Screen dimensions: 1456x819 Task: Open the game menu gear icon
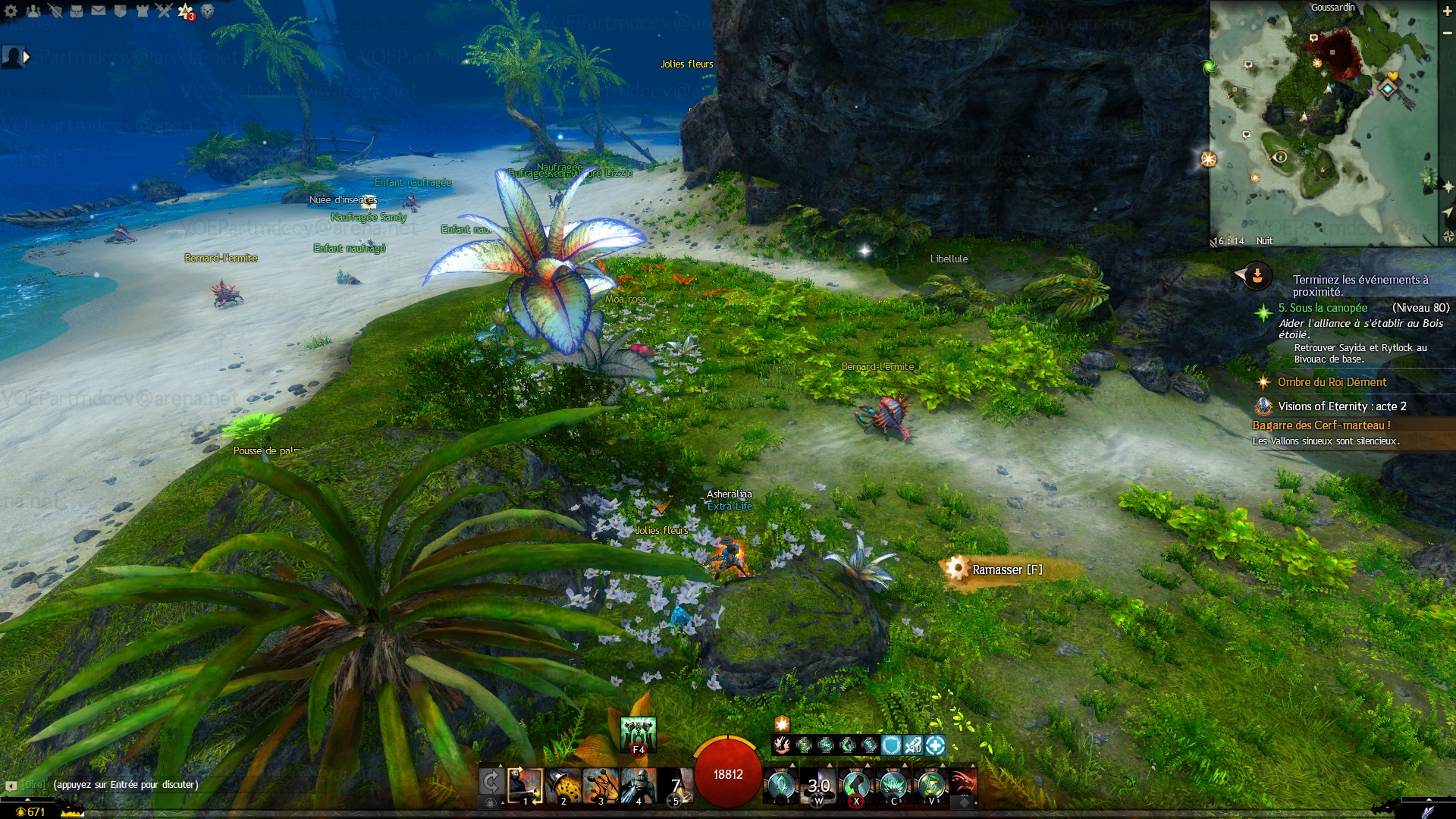[11, 11]
